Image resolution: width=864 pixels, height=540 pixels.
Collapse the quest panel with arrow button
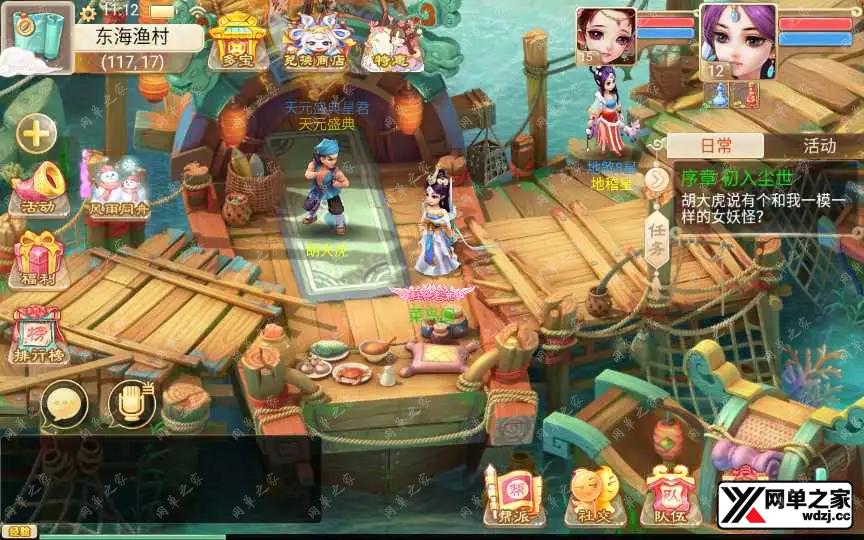click(656, 179)
